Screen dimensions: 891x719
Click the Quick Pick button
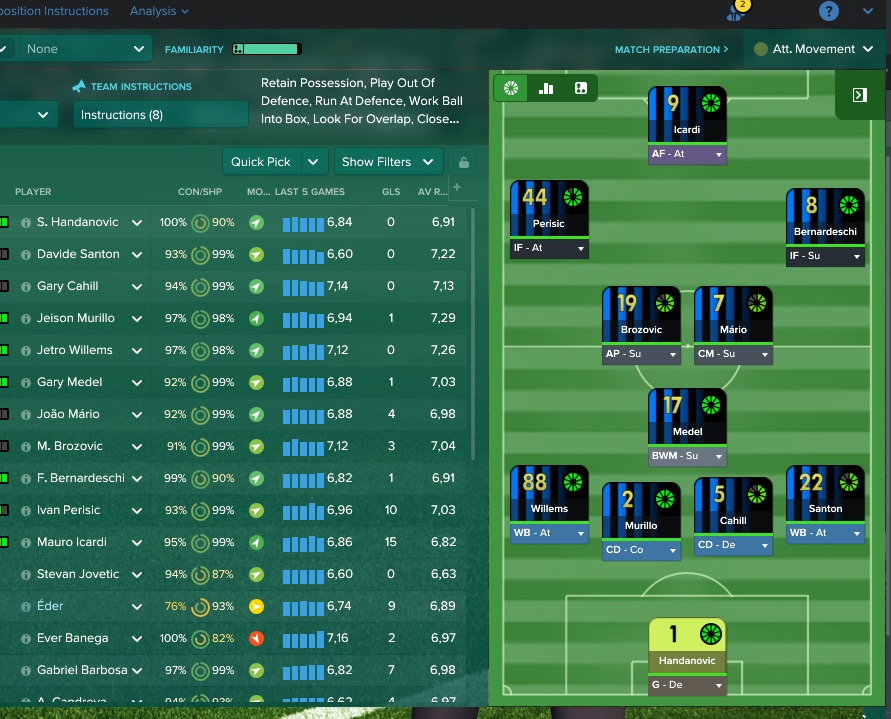[261, 162]
